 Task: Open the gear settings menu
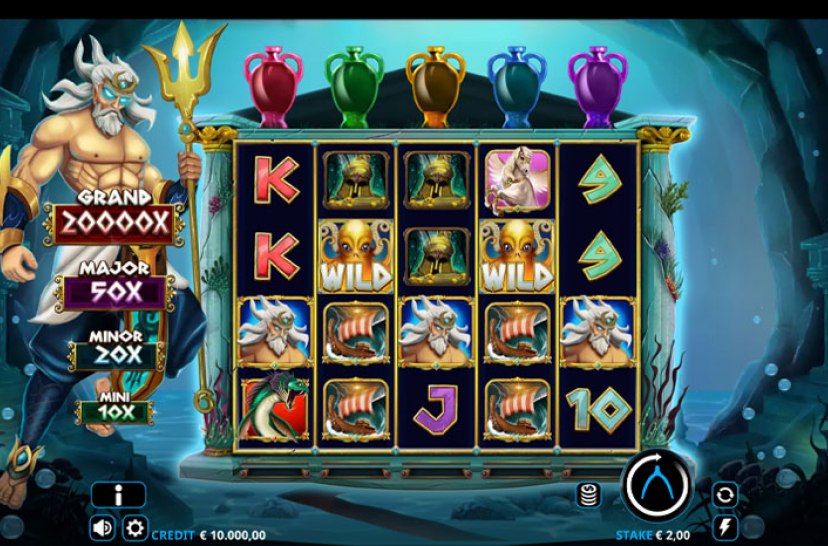[134, 527]
